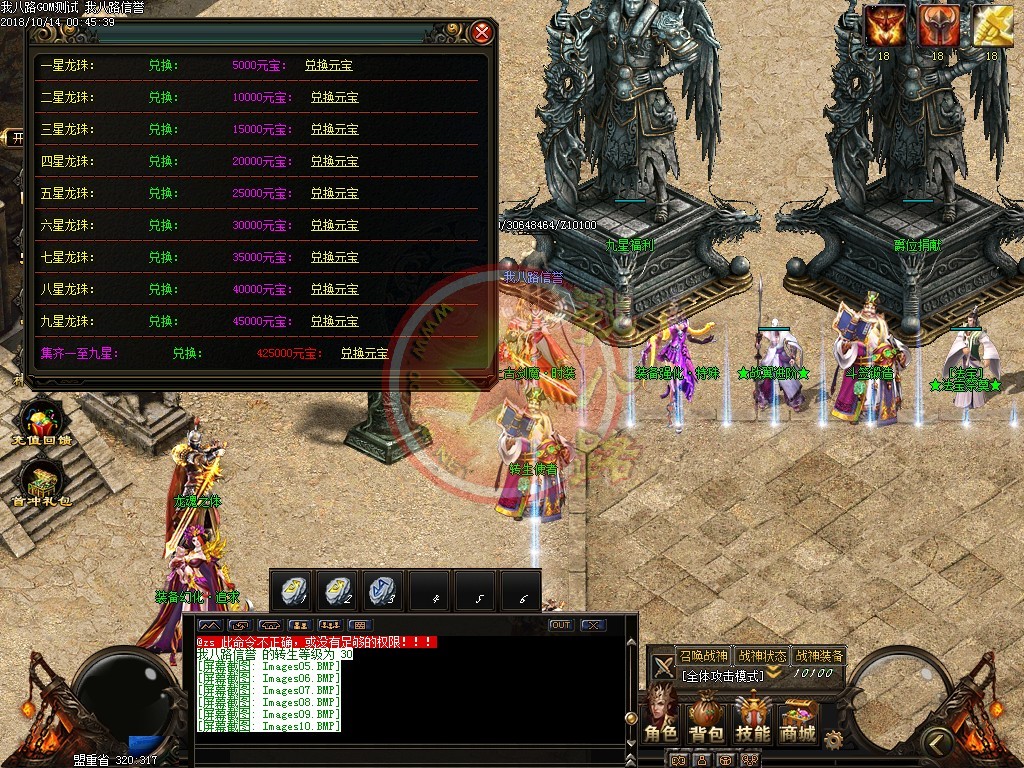Click the OUT button above the chat
The image size is (1024, 768).
561,625
